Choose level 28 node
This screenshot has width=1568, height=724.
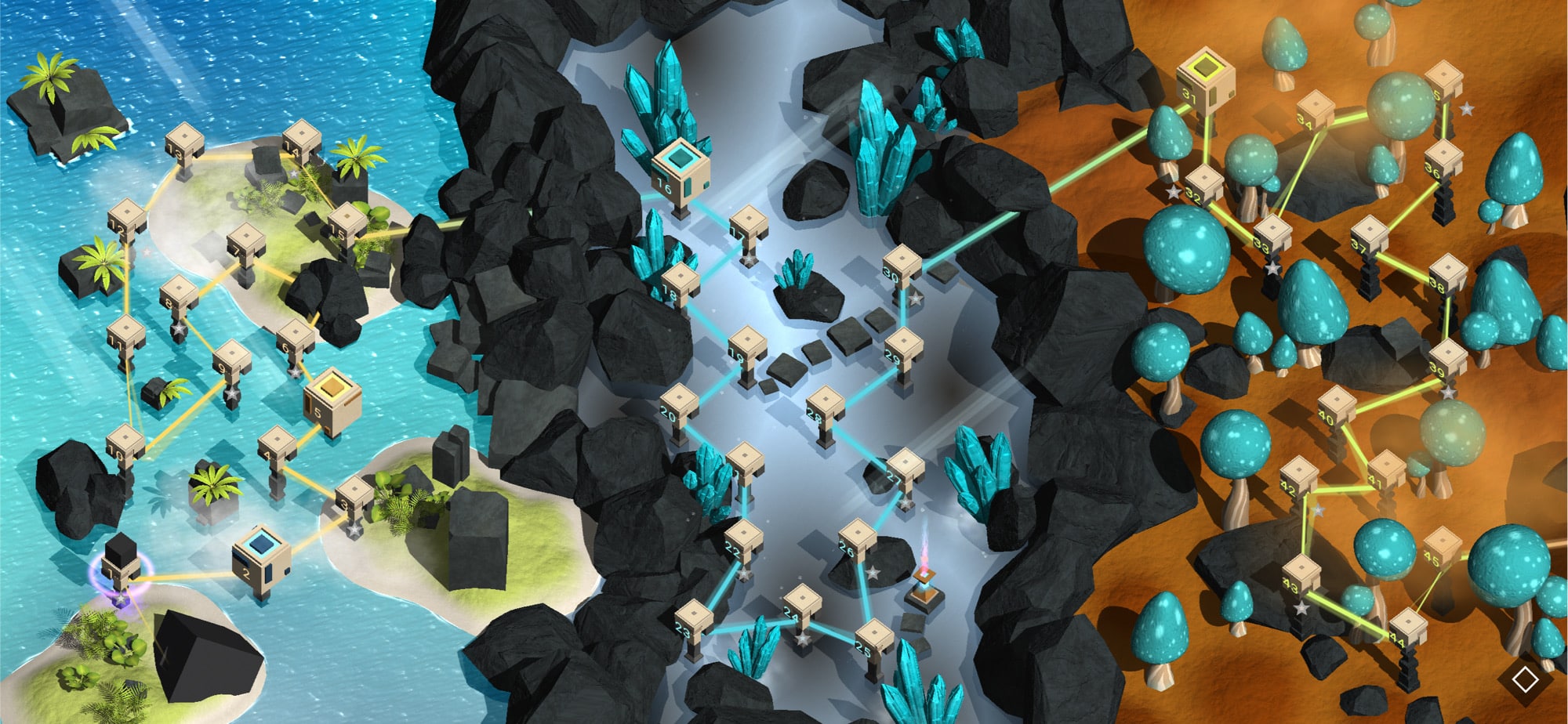click(825, 407)
